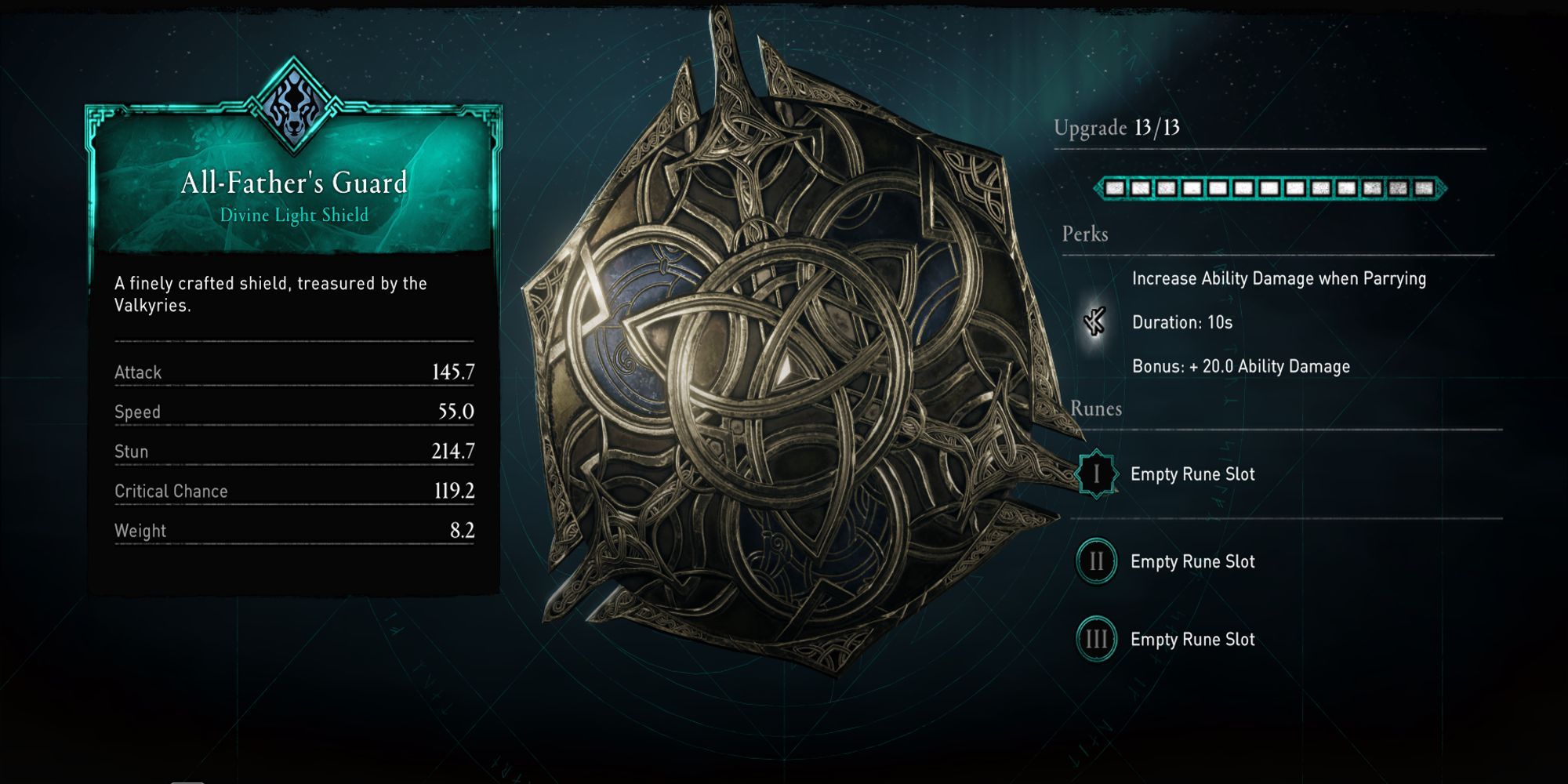1568x784 pixels.
Task: Select the All-Father's Guard title
Action: [x=295, y=182]
